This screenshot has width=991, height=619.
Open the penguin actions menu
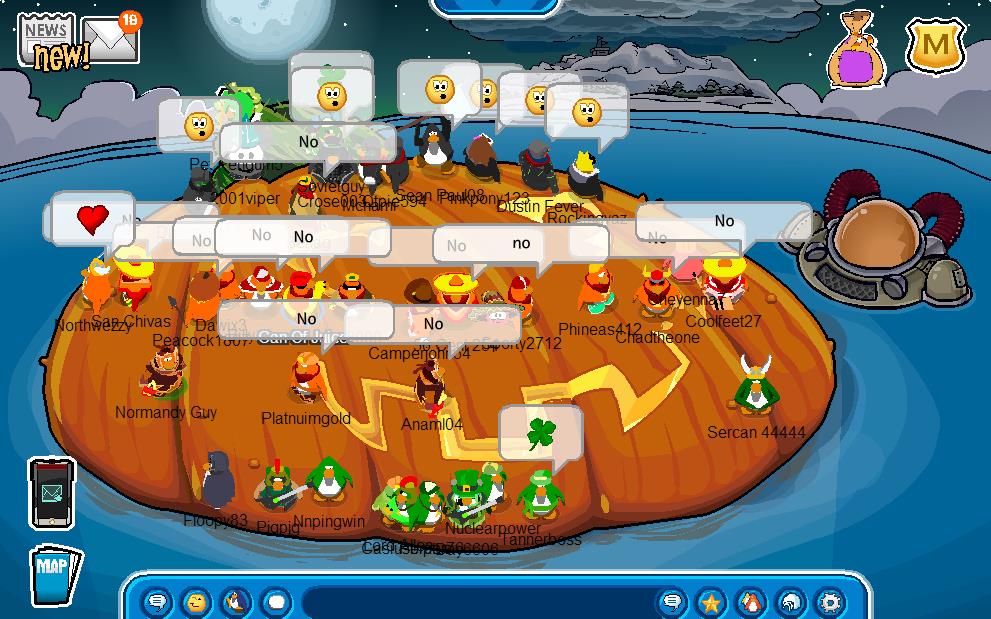[236, 602]
